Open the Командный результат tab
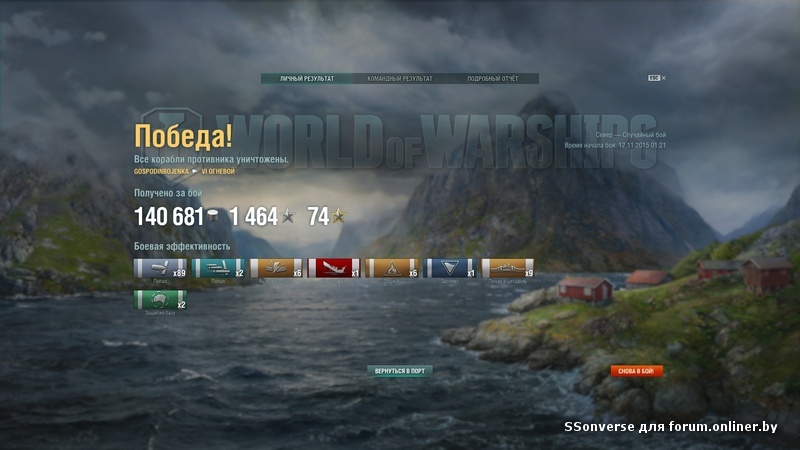 coord(400,78)
